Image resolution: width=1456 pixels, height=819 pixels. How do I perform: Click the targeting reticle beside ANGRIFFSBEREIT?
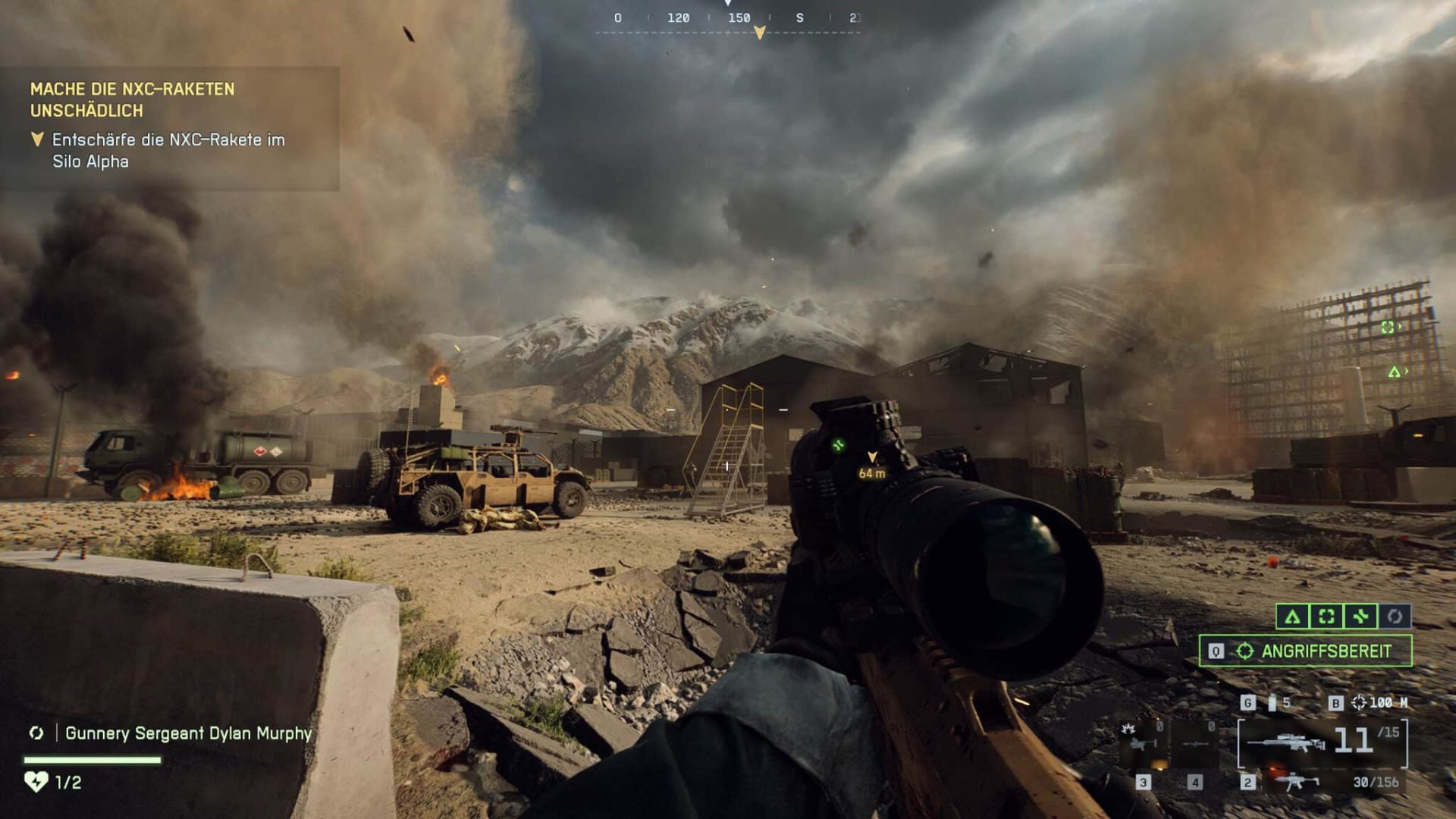[x=1246, y=650]
